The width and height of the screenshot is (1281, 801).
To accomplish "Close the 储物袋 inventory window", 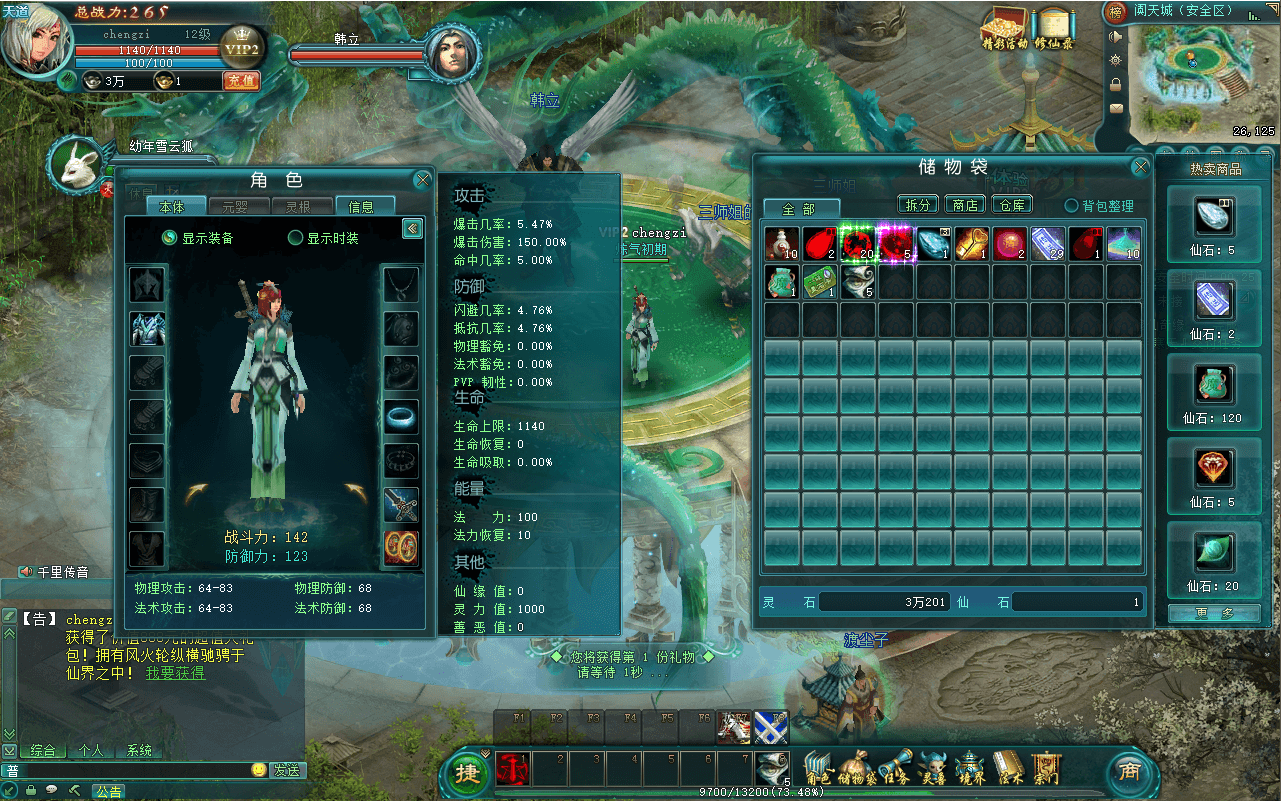I will click(x=1140, y=168).
